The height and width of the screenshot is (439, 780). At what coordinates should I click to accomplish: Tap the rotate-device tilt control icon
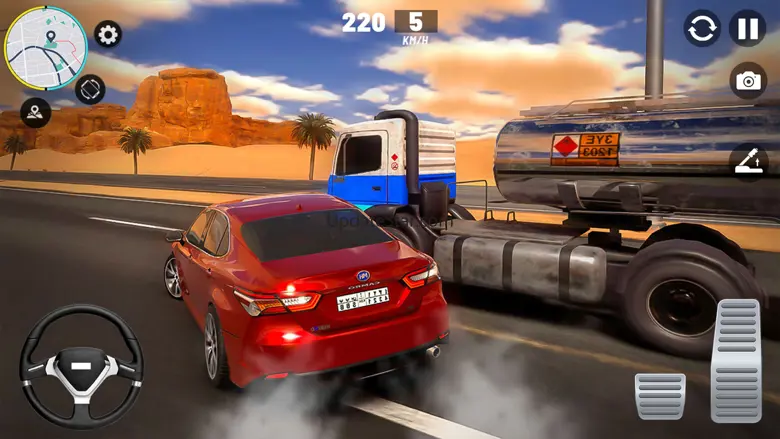pos(90,89)
